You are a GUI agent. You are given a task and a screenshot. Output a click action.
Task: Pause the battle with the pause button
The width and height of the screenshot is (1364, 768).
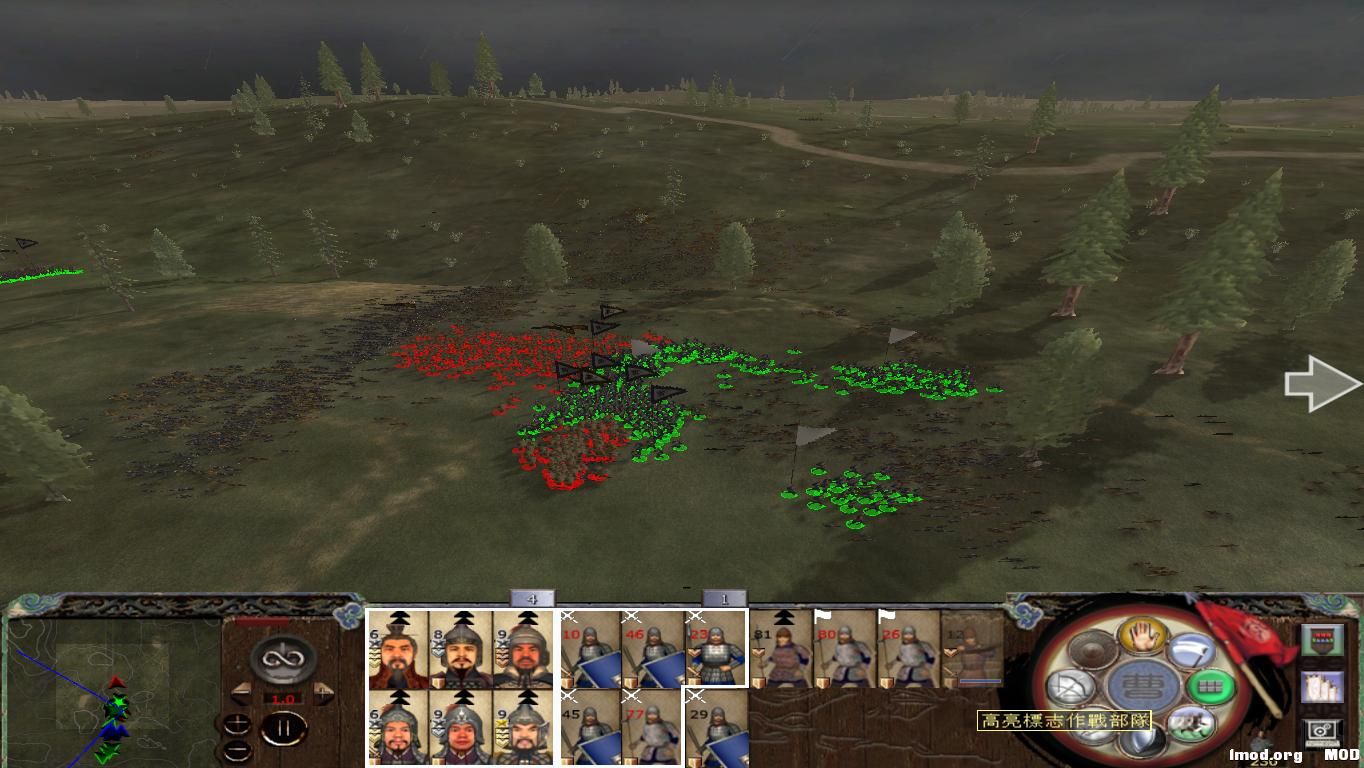pos(285,728)
